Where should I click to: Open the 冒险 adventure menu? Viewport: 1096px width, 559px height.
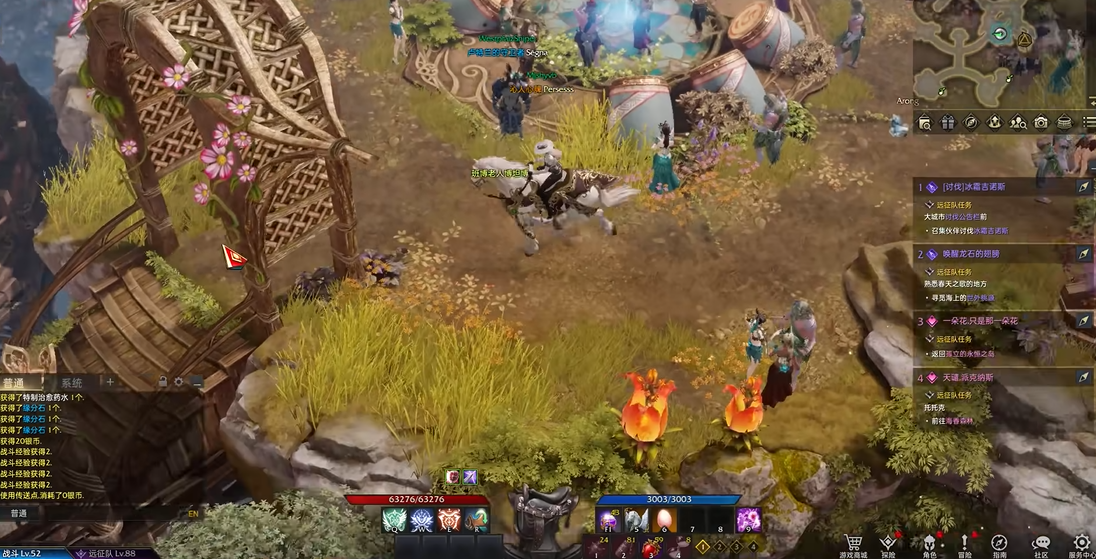(964, 543)
